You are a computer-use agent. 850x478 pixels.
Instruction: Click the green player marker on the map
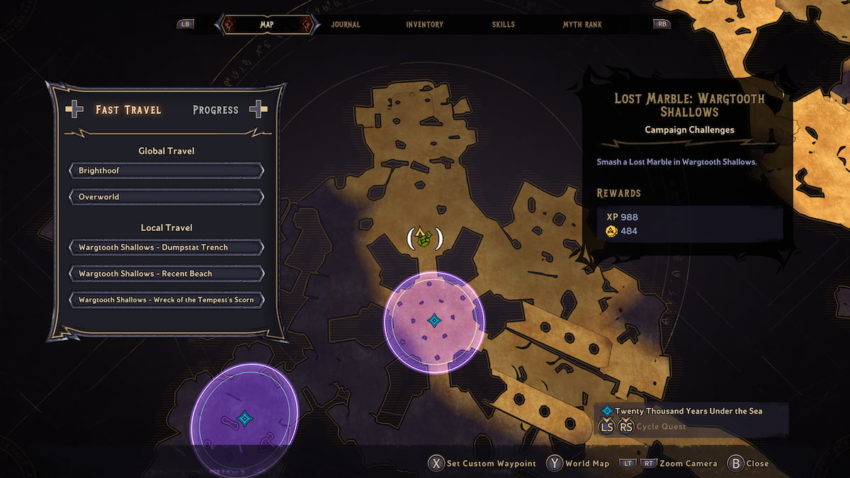(424, 238)
